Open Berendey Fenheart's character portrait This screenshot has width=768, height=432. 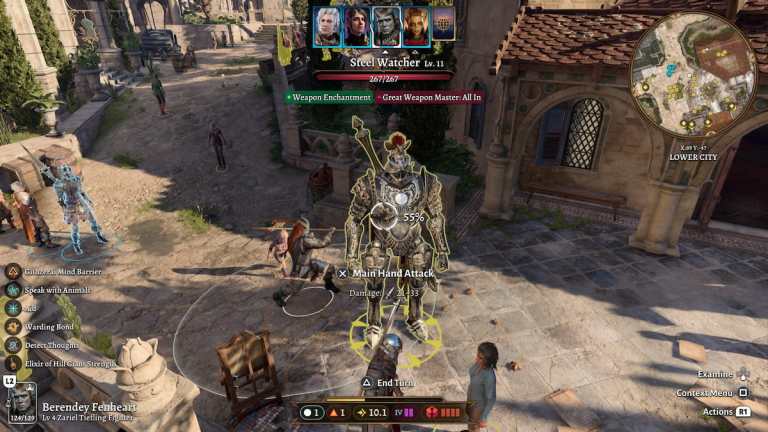pyautogui.click(x=21, y=403)
